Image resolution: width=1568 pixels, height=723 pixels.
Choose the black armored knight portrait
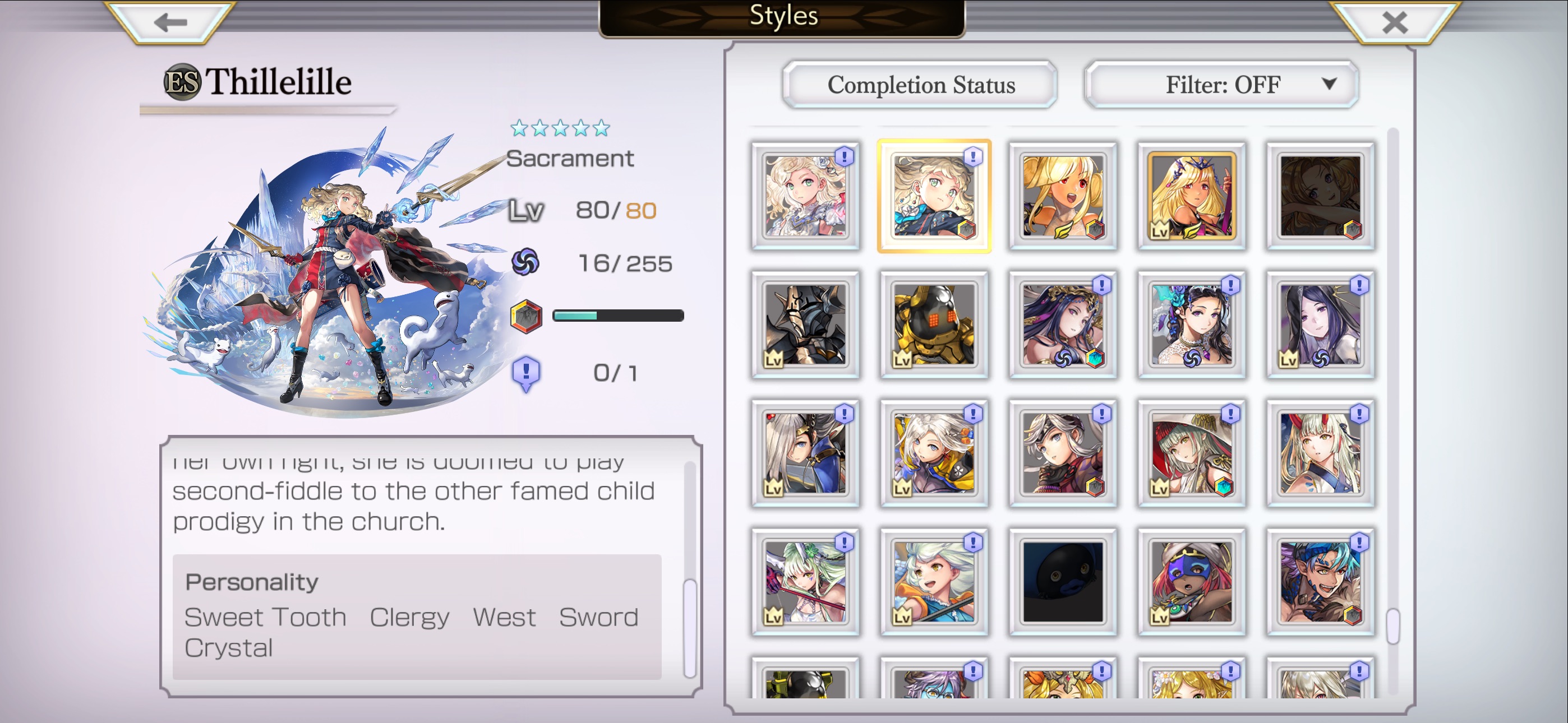tap(805, 325)
